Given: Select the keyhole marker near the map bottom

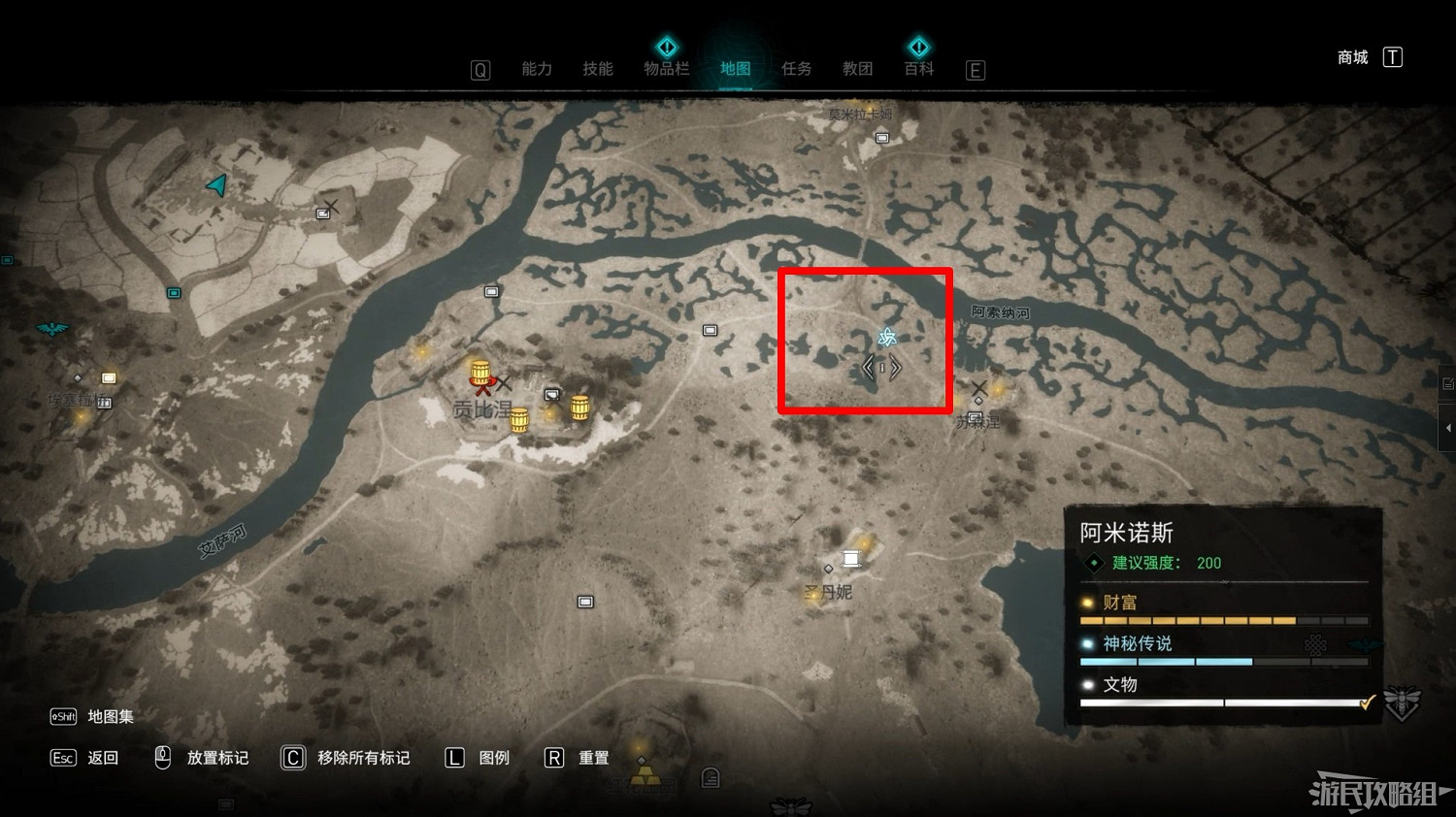Looking at the screenshot, I should point(710,777).
